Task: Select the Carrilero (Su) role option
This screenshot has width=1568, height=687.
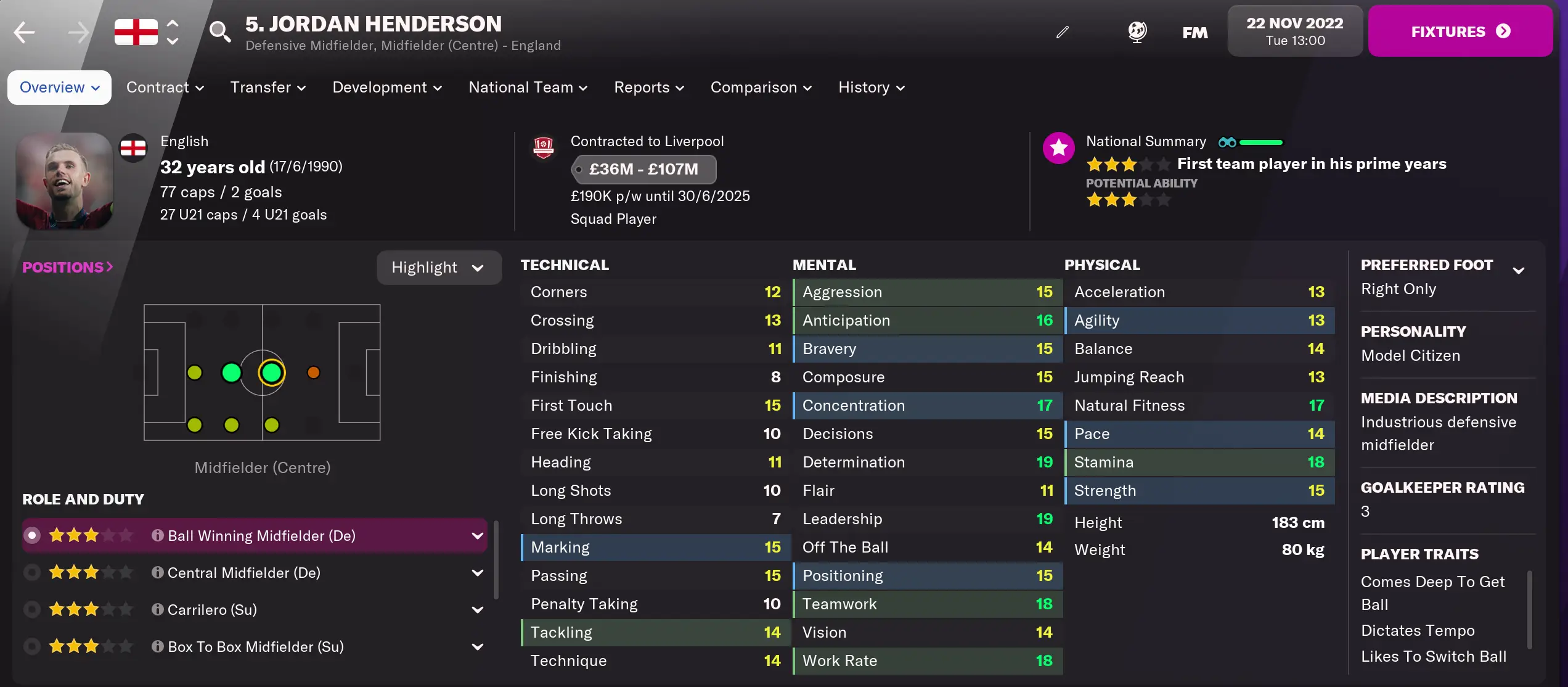Action: 31,609
